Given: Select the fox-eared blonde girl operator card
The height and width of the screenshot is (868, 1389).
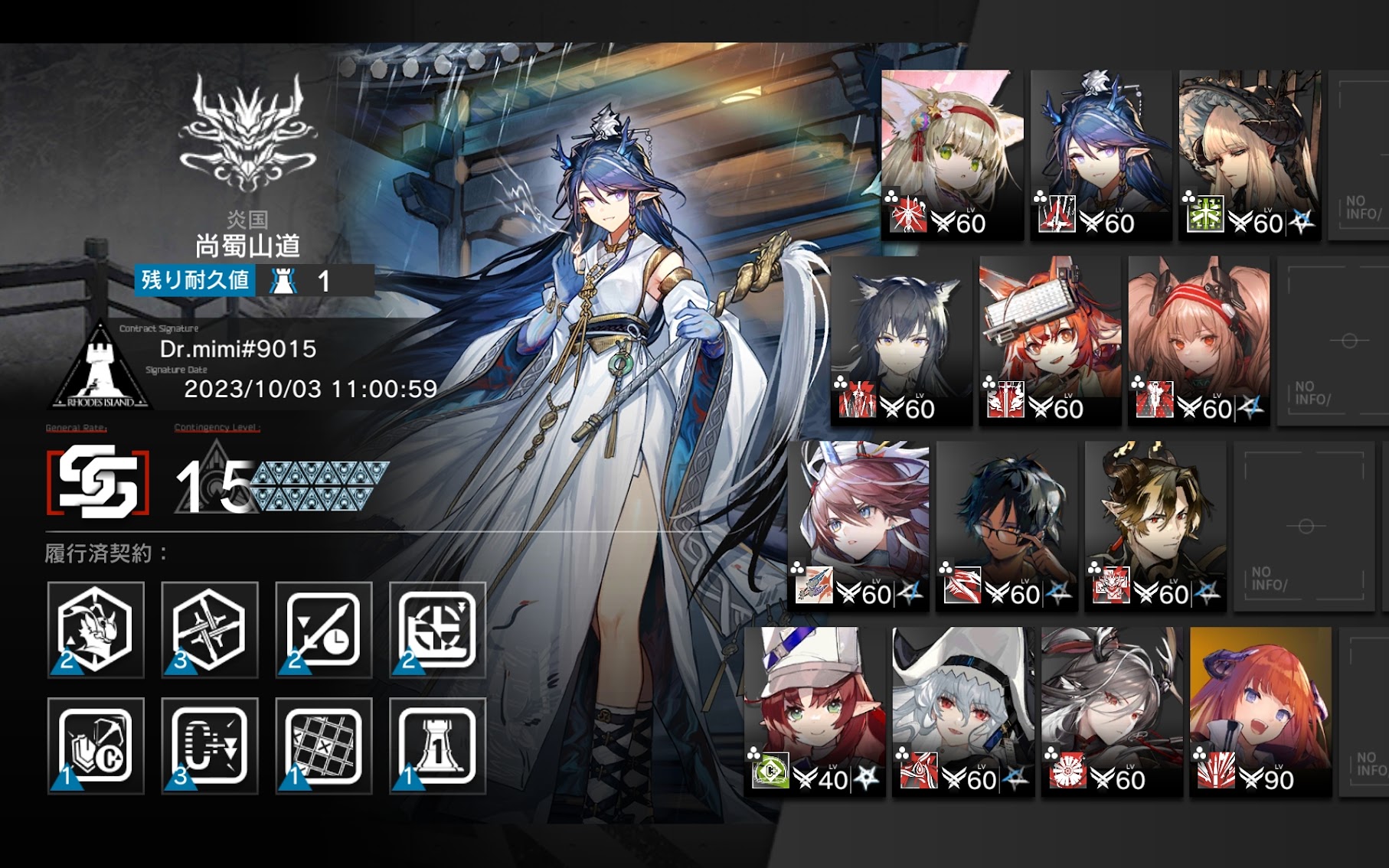Looking at the screenshot, I should pyautogui.click(x=952, y=155).
